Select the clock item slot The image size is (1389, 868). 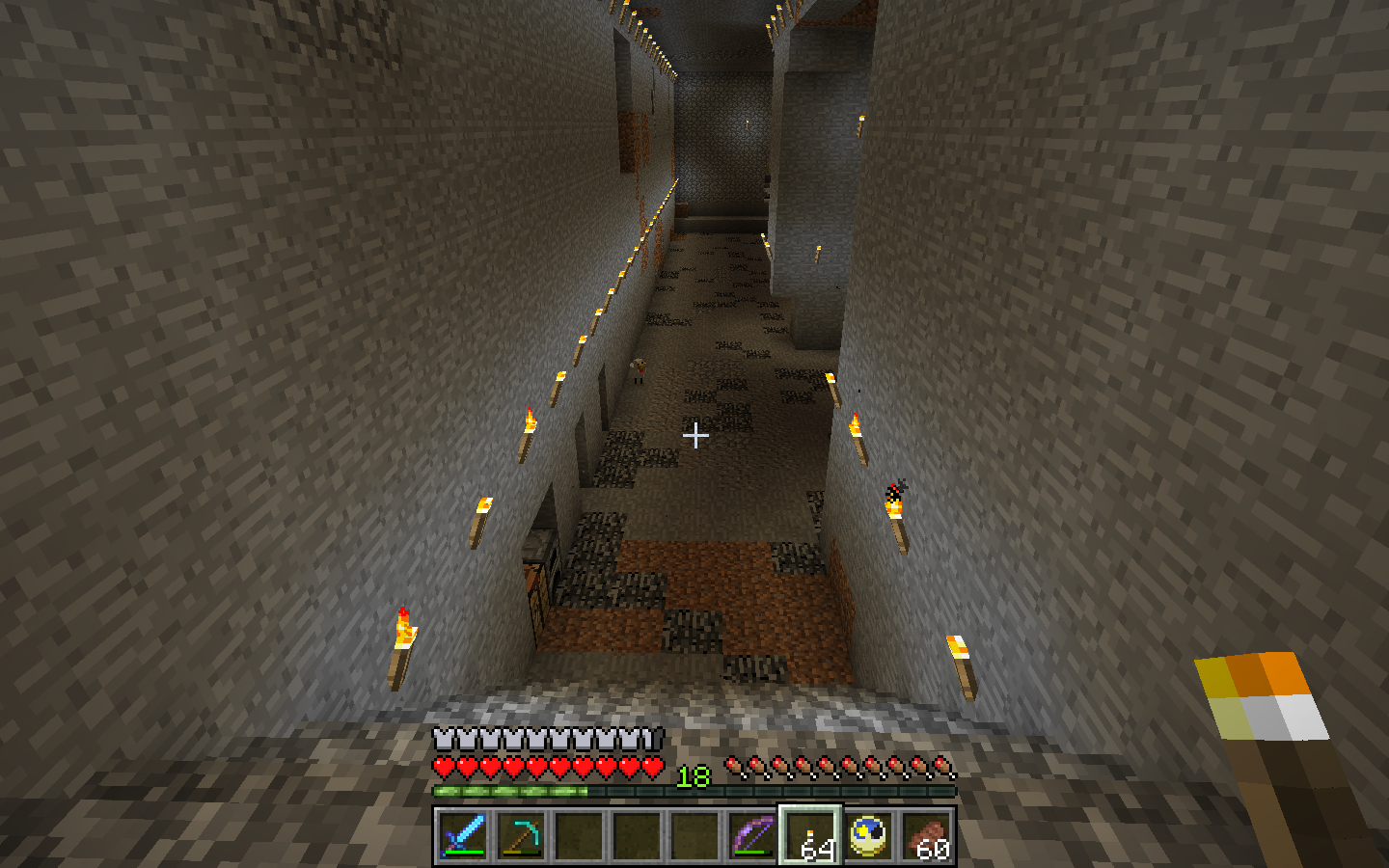pos(868,834)
